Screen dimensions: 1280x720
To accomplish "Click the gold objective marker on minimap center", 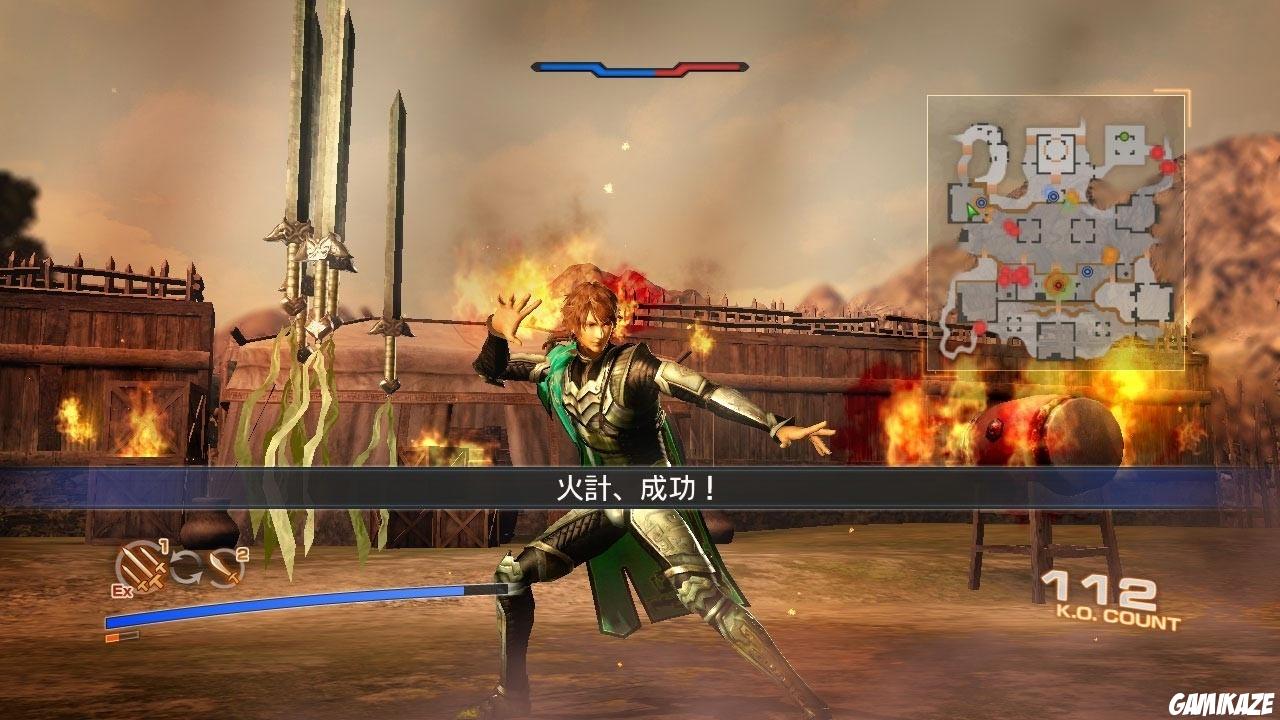I will click(1057, 285).
